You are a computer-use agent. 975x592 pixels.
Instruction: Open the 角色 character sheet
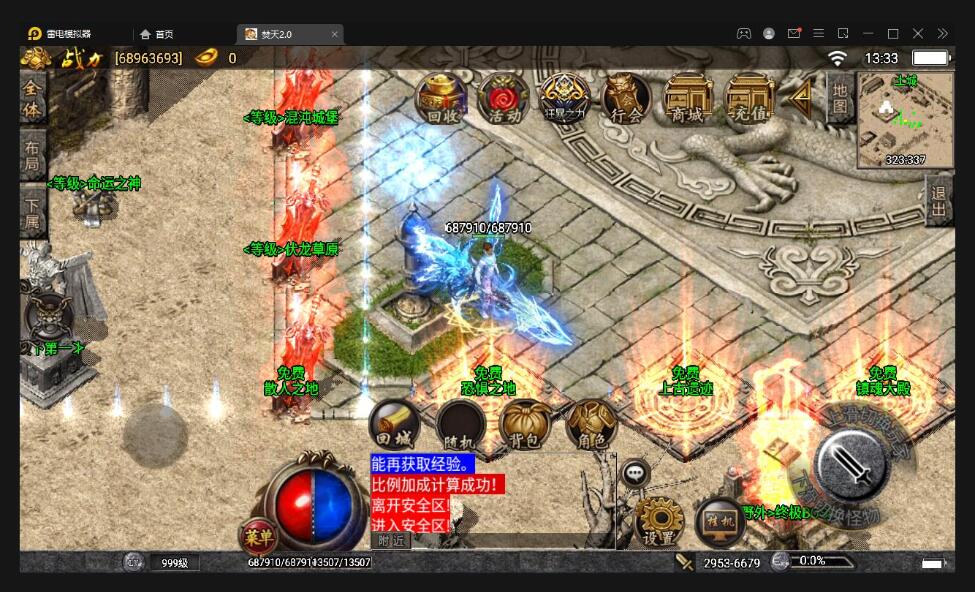(x=590, y=424)
